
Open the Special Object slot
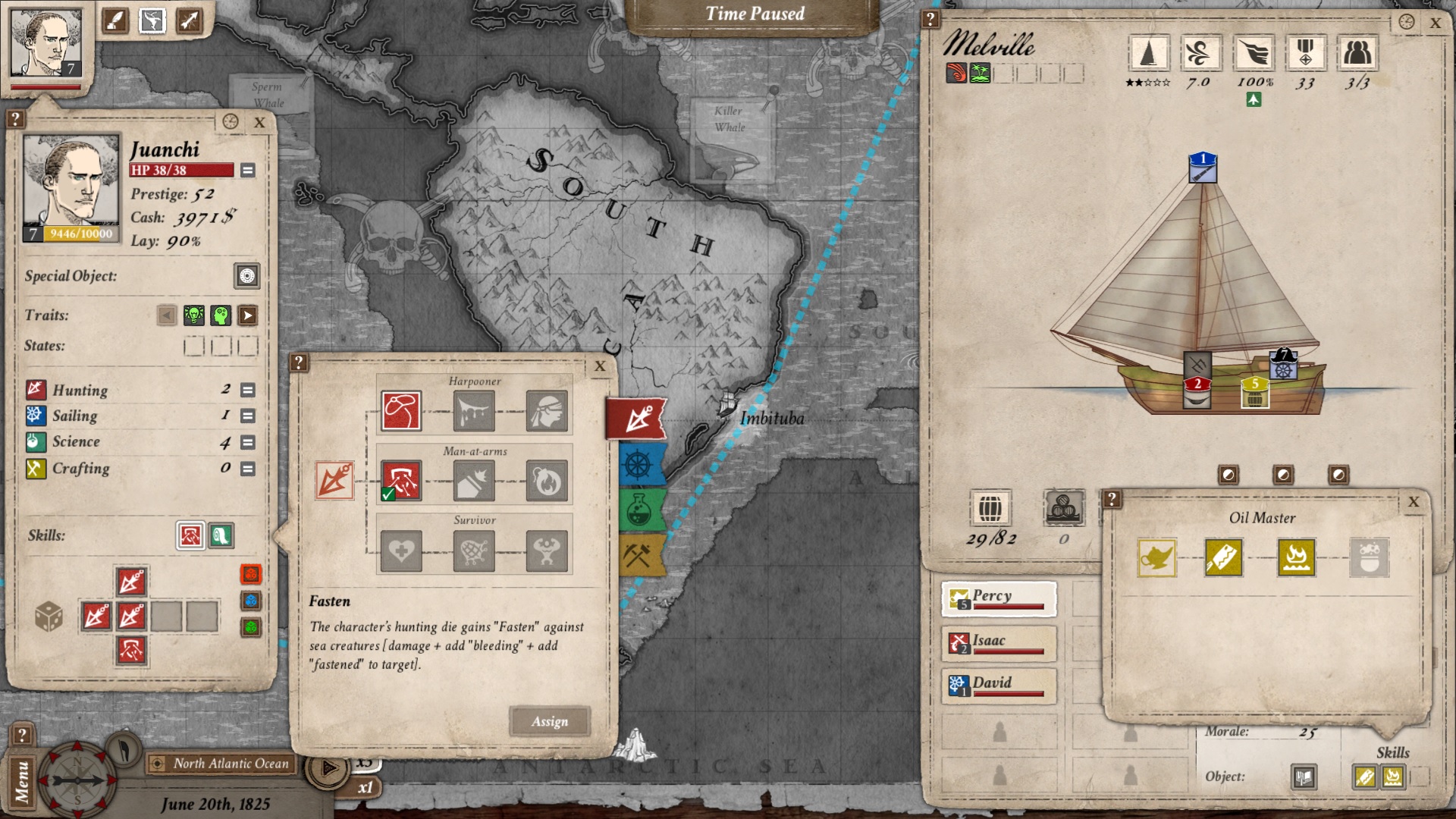(x=247, y=276)
